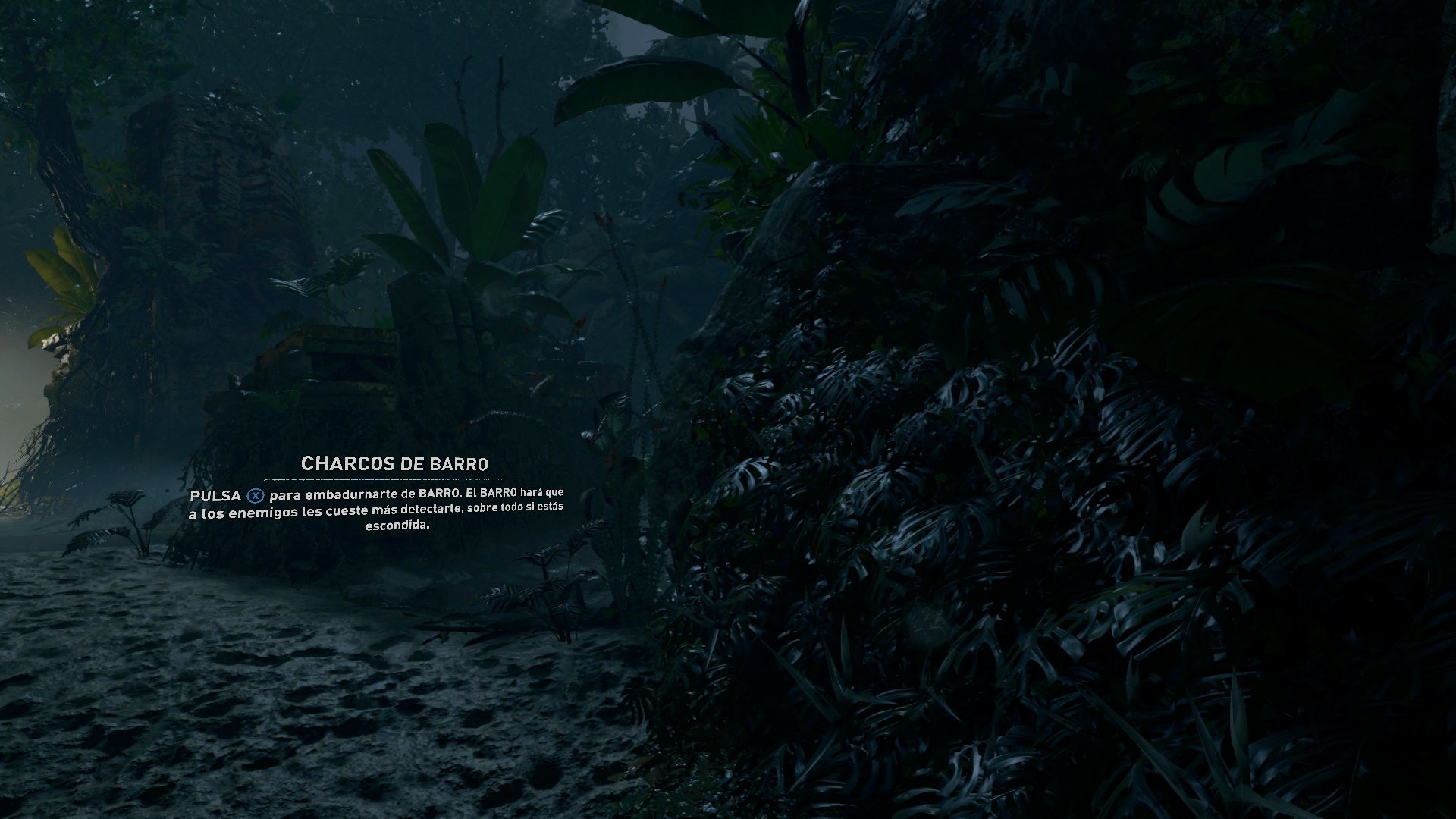Click the monstera leaf wall on the right

(910, 493)
